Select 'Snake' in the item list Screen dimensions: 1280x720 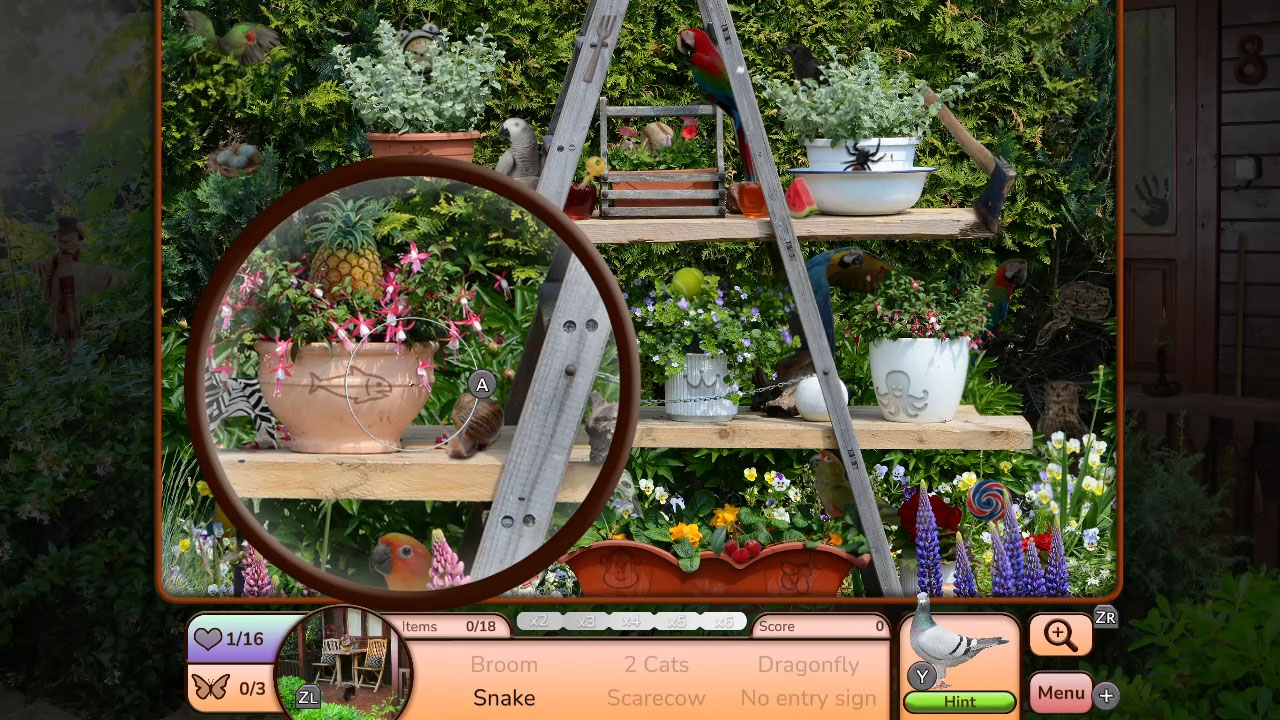504,698
